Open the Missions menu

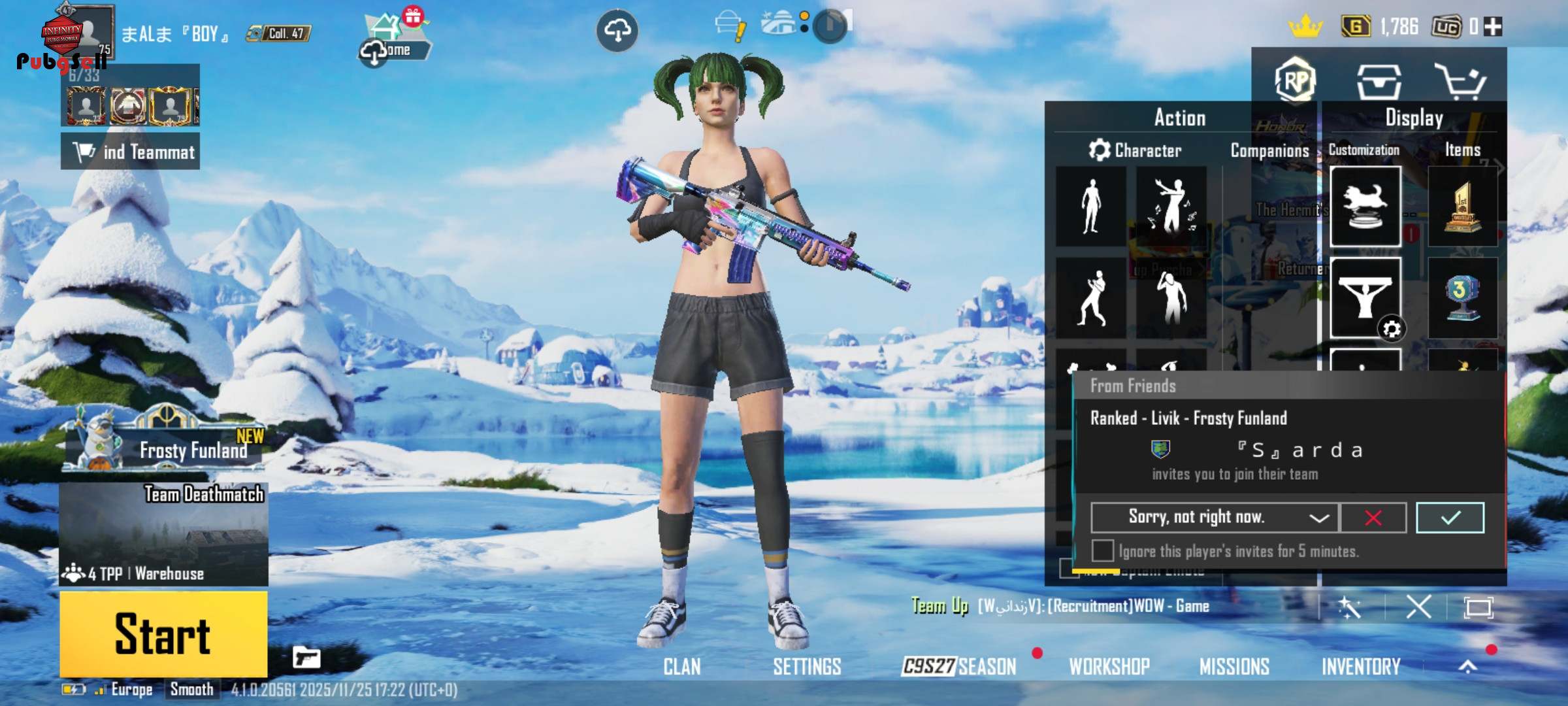(x=1234, y=667)
